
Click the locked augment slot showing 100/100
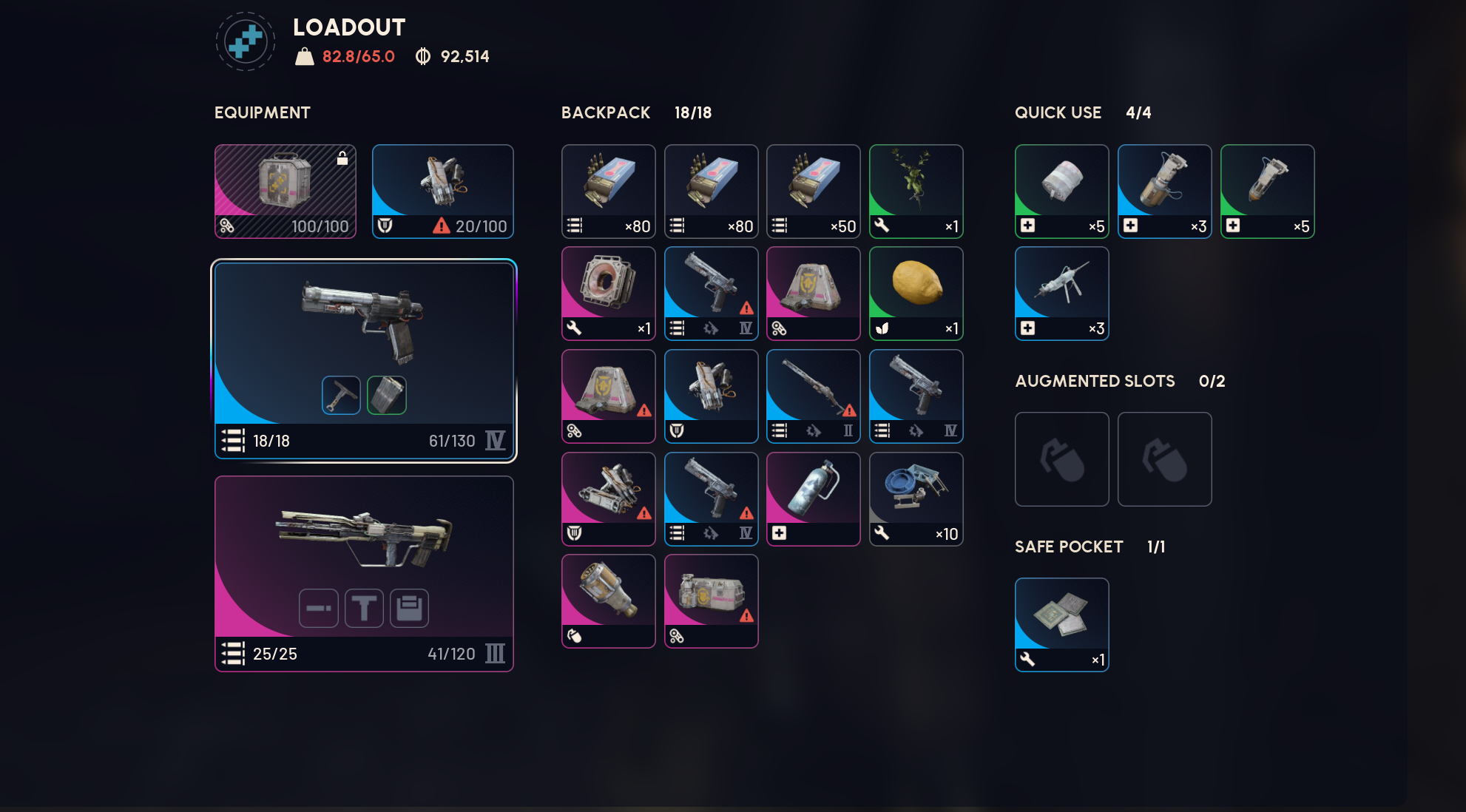coord(285,191)
